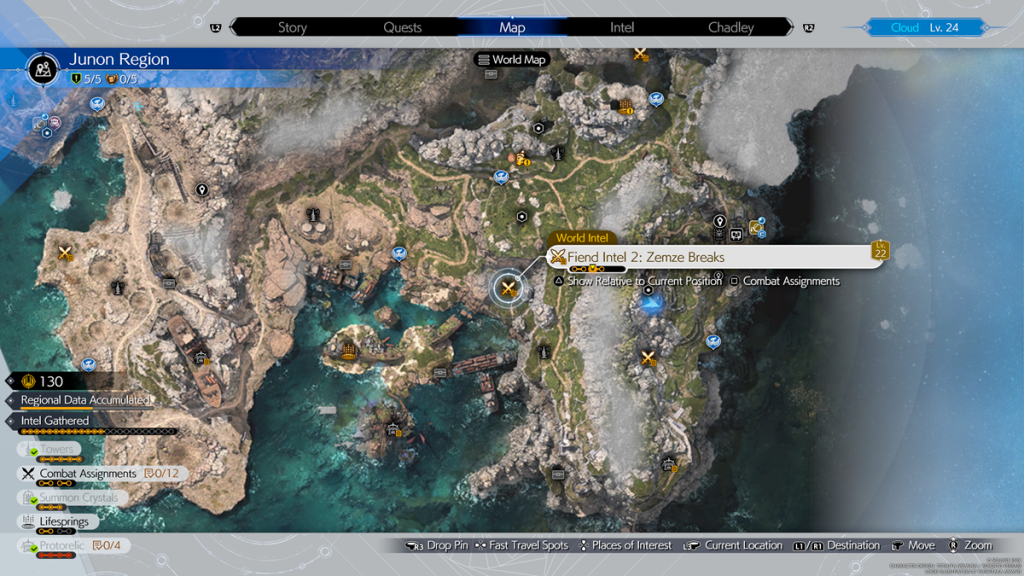Go to the Intel tab

[x=622, y=28]
